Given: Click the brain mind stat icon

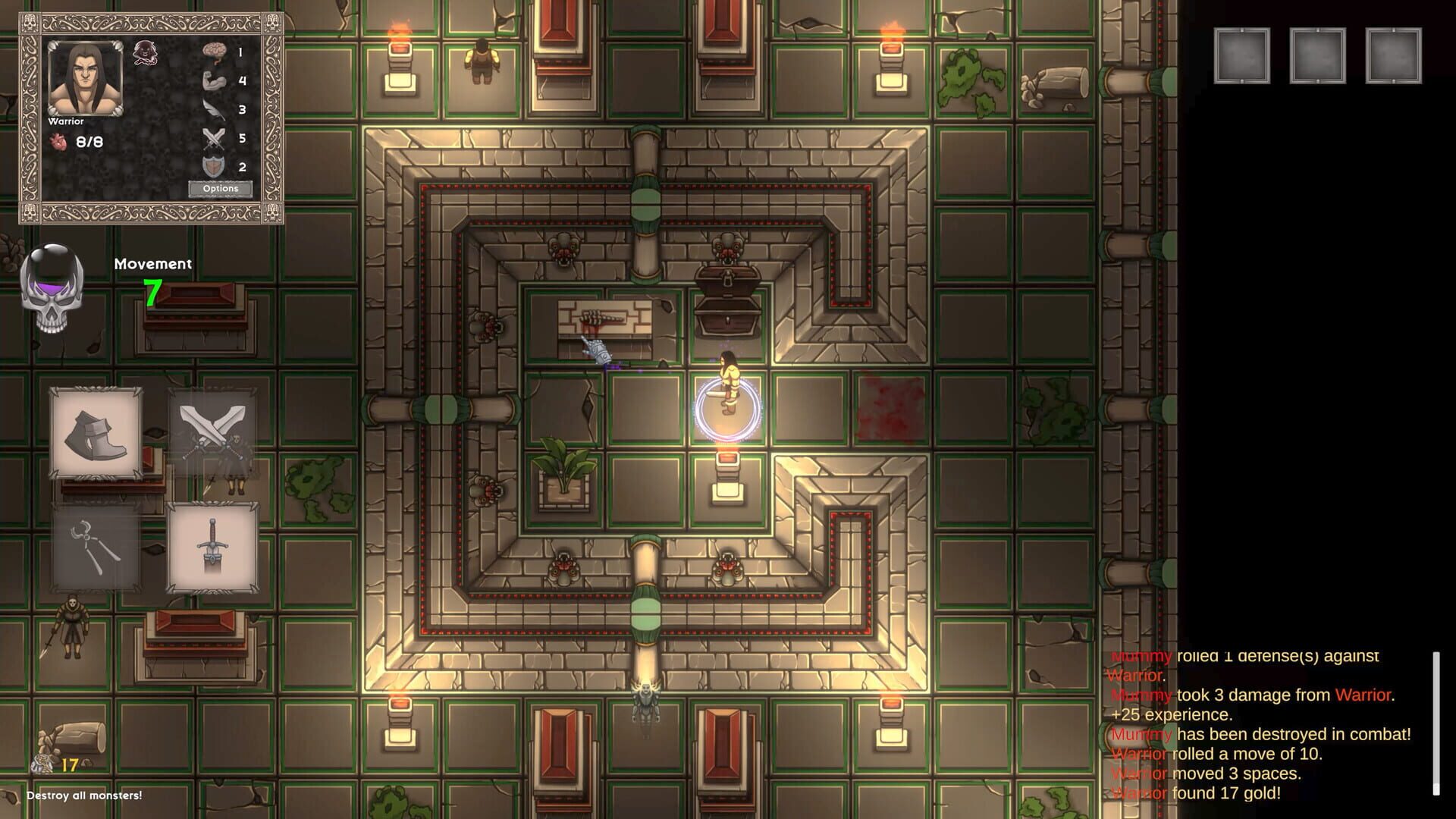Looking at the screenshot, I should point(216,52).
